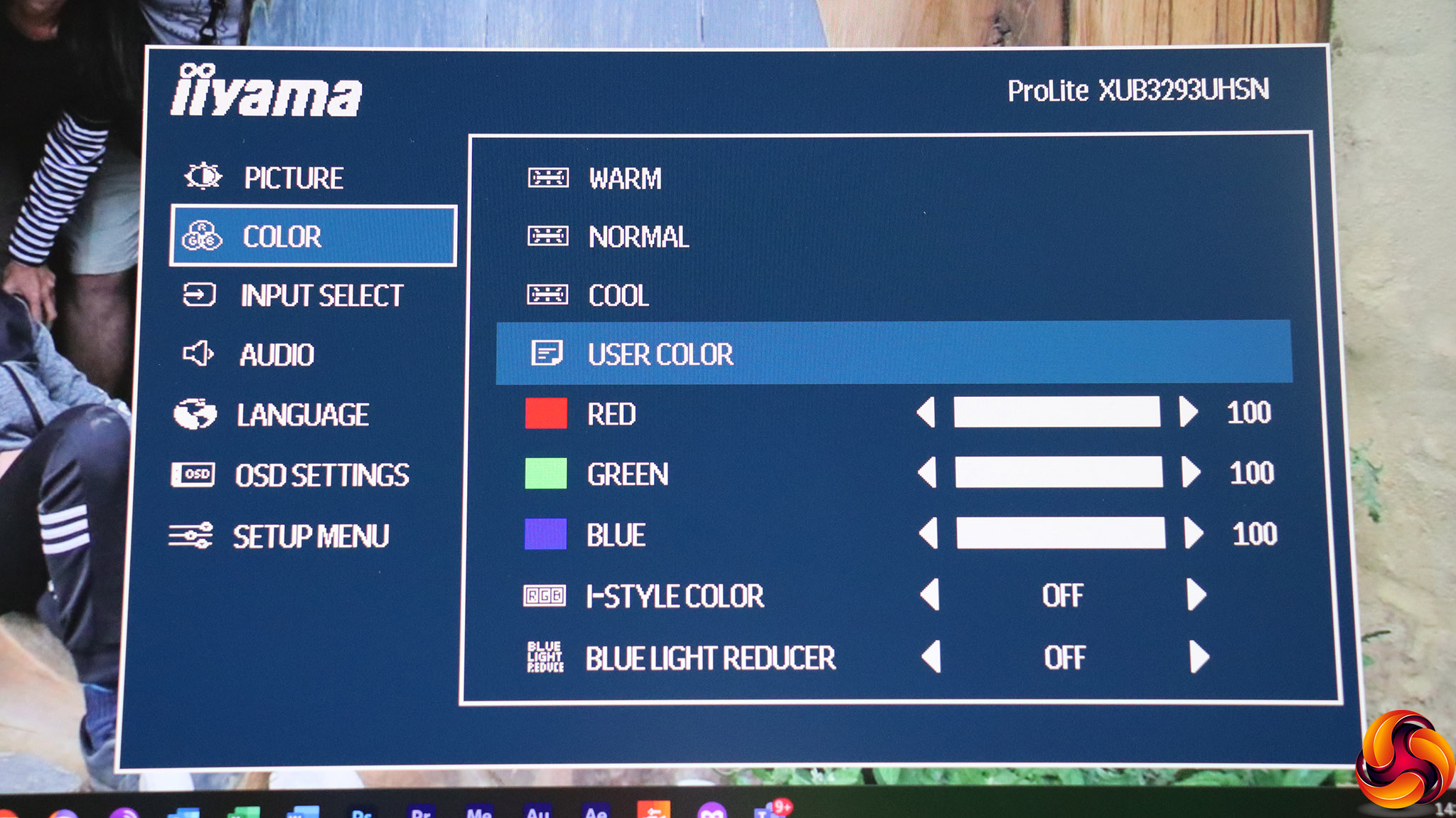Go to INPUT SELECT menu
The height and width of the screenshot is (818, 1456).
(x=321, y=296)
